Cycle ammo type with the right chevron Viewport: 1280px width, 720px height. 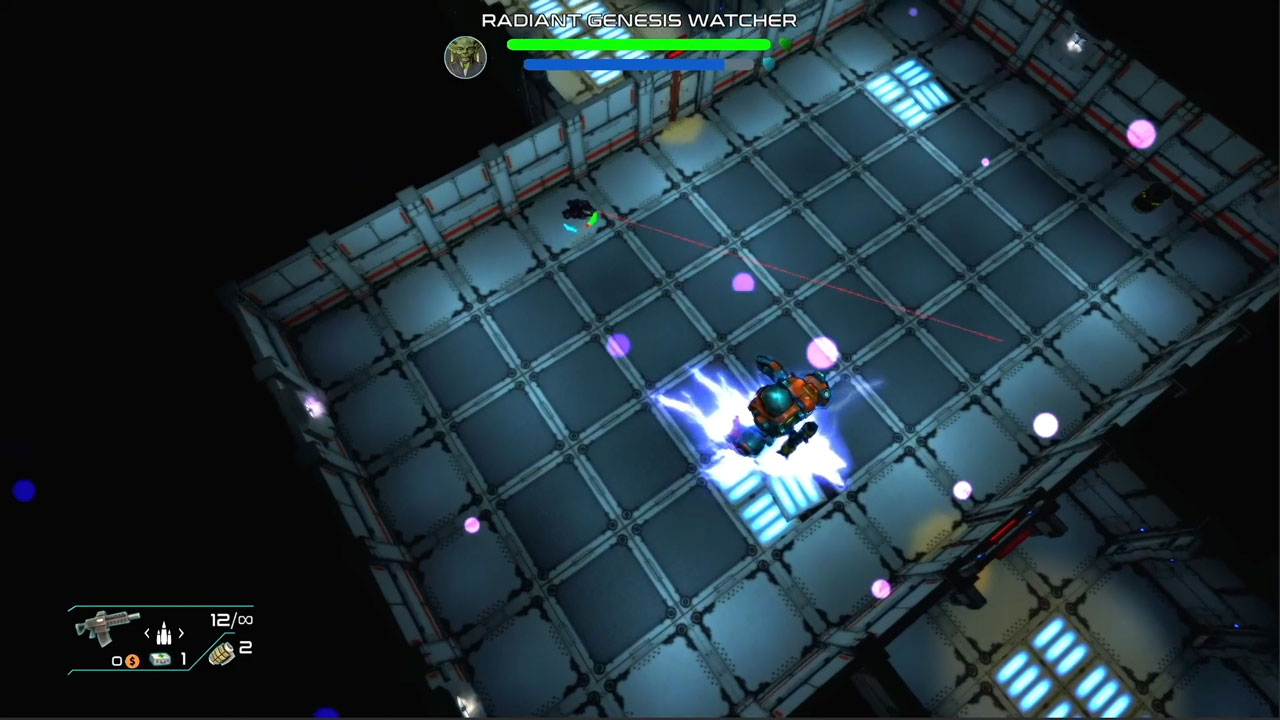pos(180,632)
